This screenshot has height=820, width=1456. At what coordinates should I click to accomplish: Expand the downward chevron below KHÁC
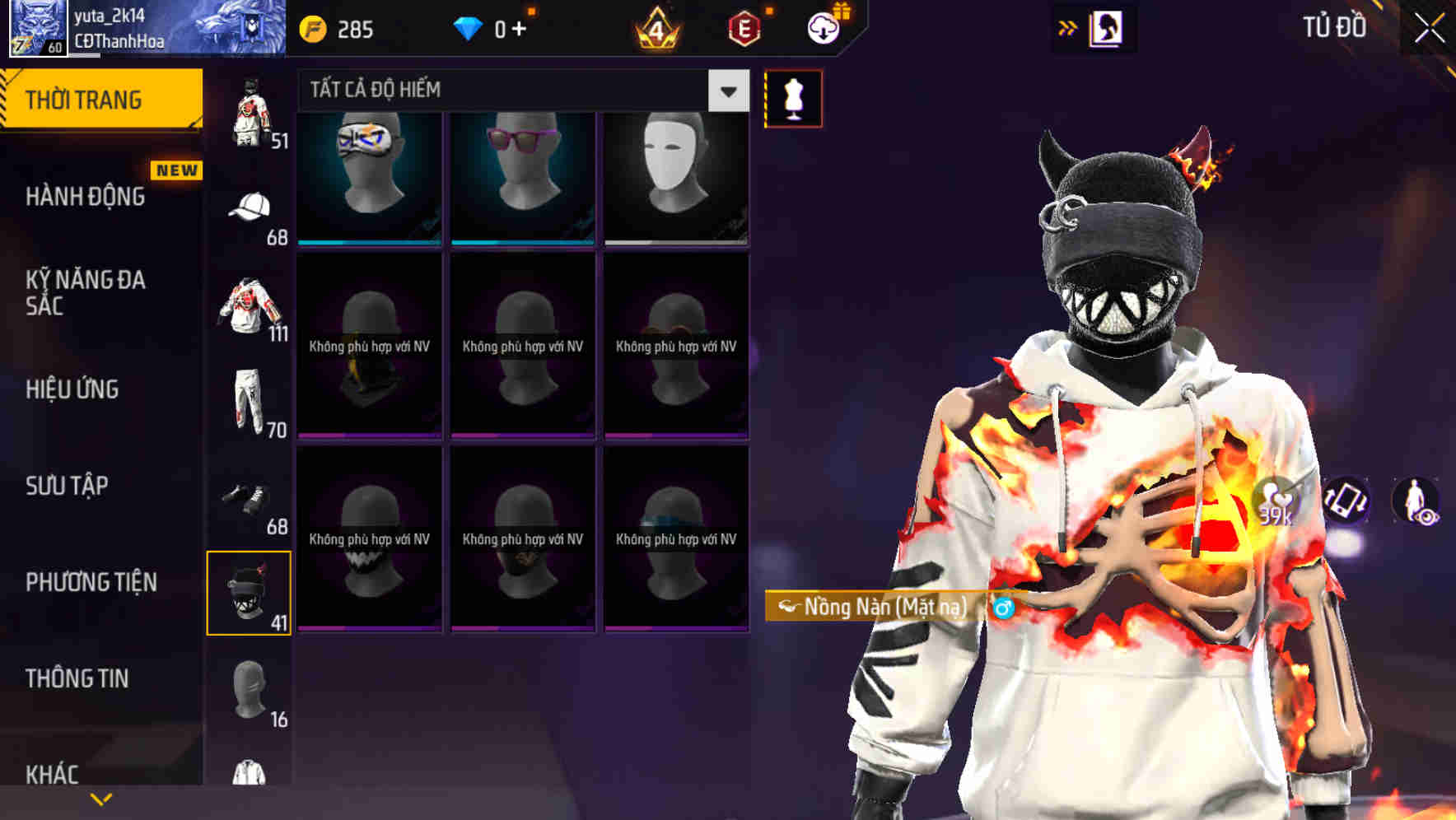(x=101, y=798)
